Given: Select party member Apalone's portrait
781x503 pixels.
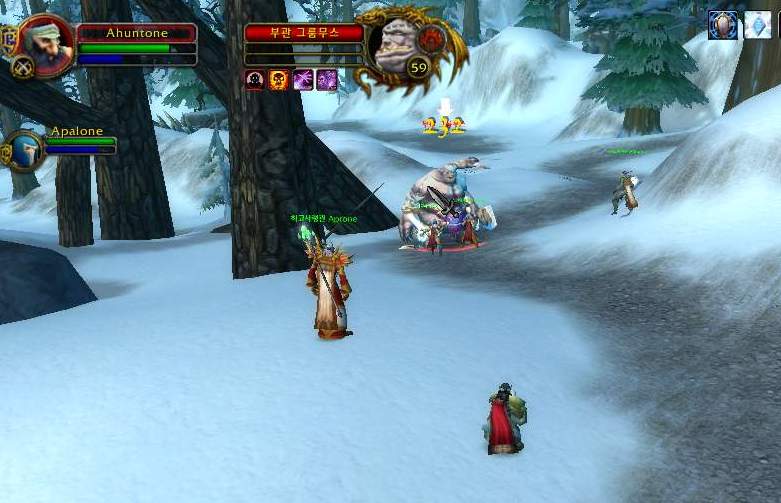Looking at the screenshot, I should coord(27,150).
